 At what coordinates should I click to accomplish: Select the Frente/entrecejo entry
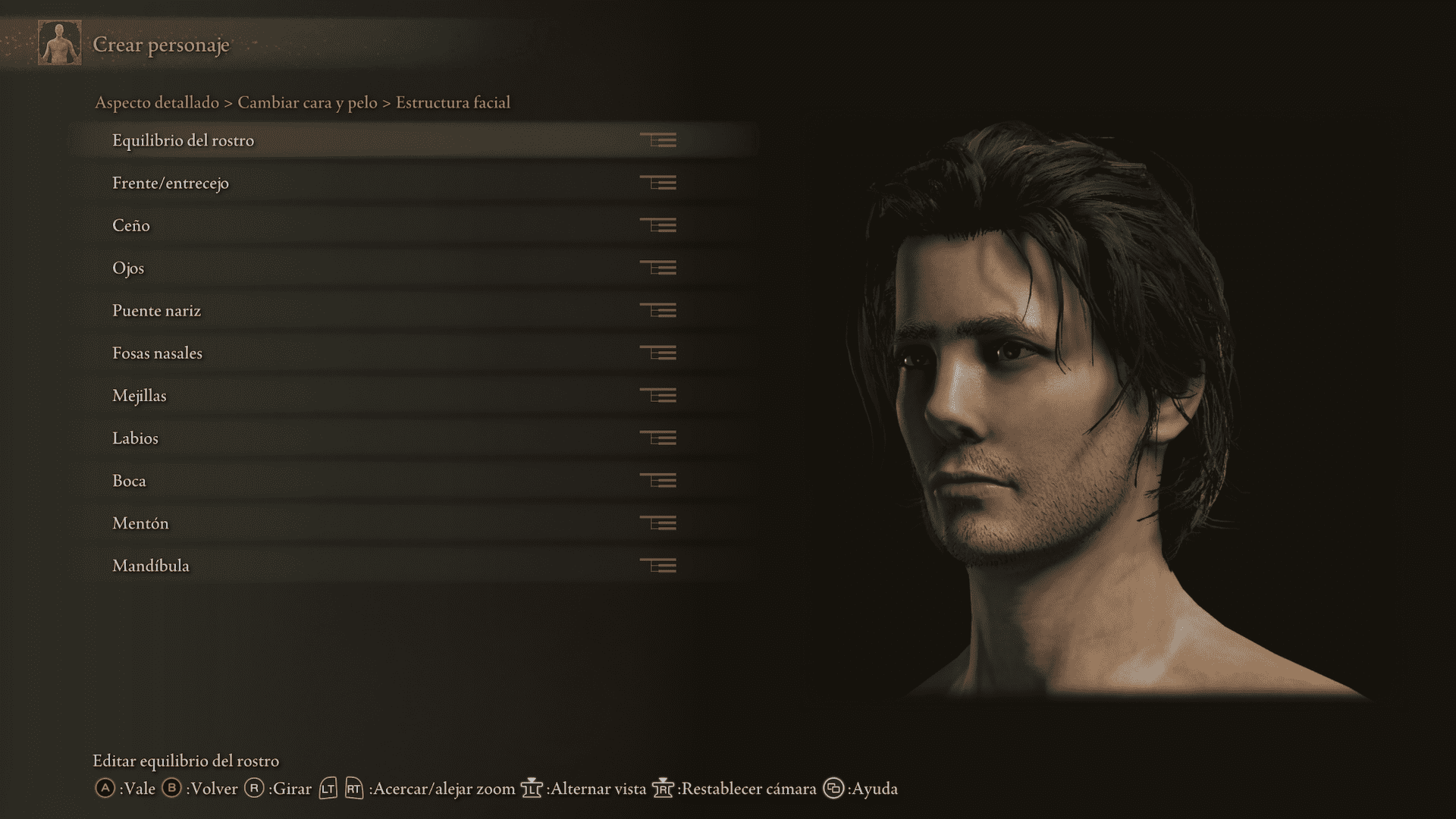pyautogui.click(x=171, y=183)
